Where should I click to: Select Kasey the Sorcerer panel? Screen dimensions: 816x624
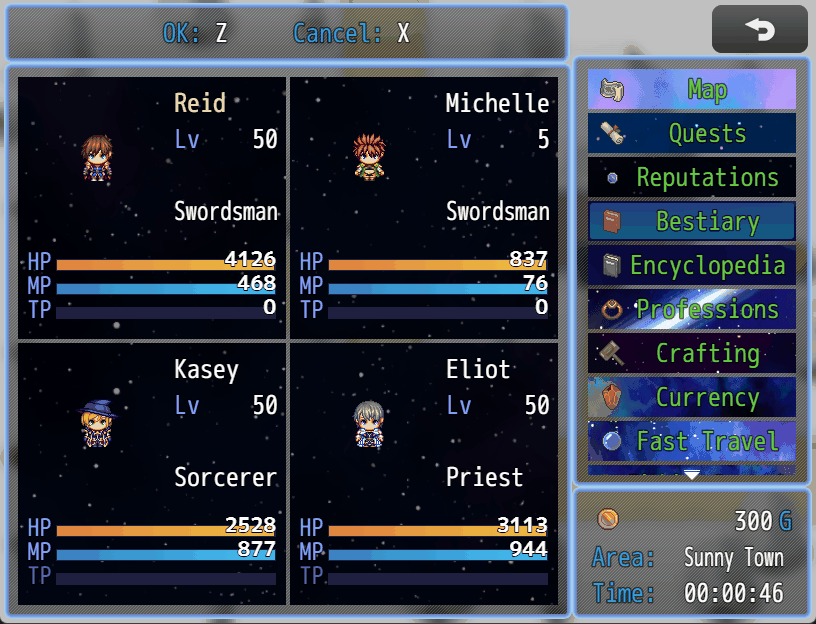(152, 474)
